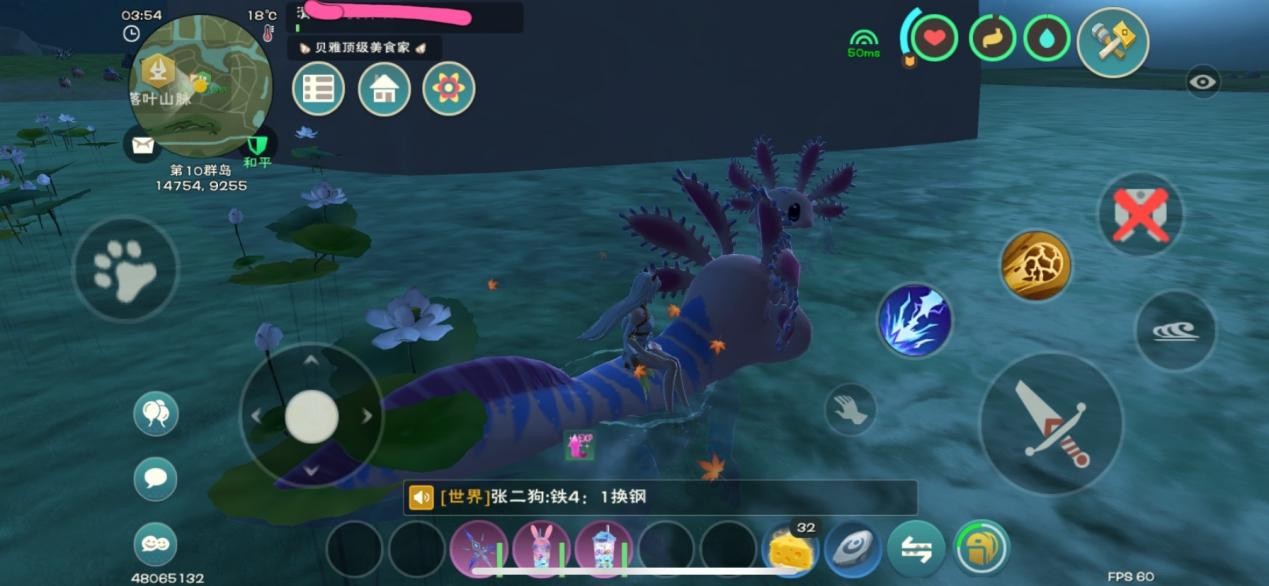The height and width of the screenshot is (586, 1269).
Task: Activate the golden cracked rock skill
Action: pos(1036,265)
